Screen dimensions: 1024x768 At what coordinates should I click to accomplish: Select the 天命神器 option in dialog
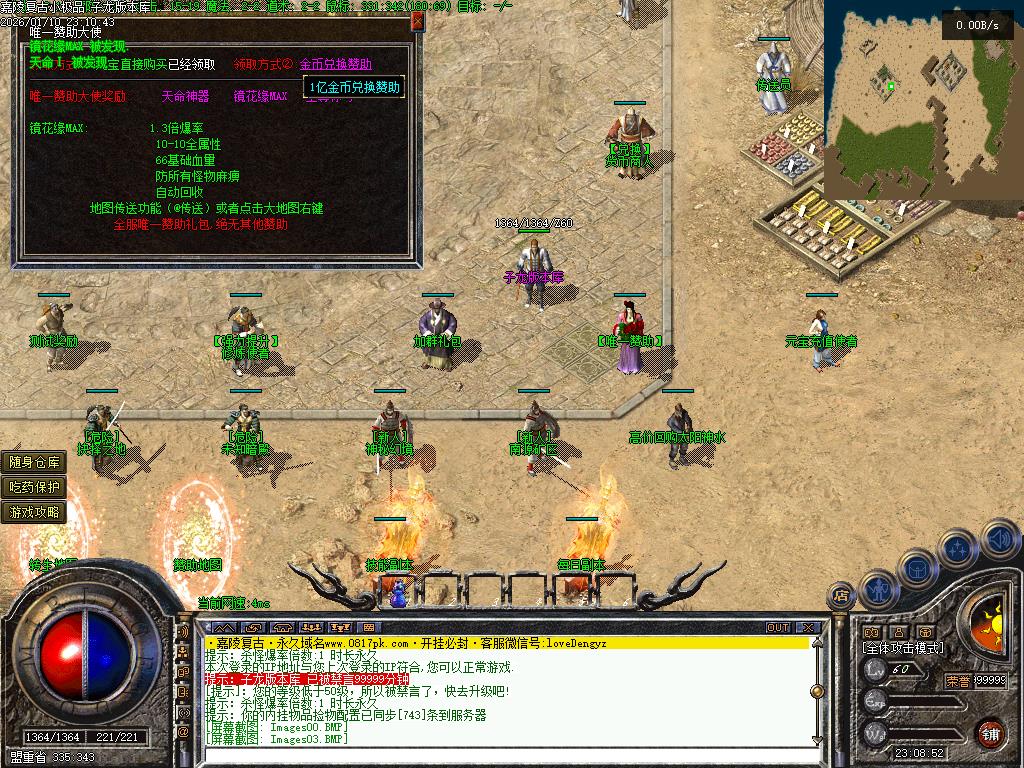click(185, 97)
